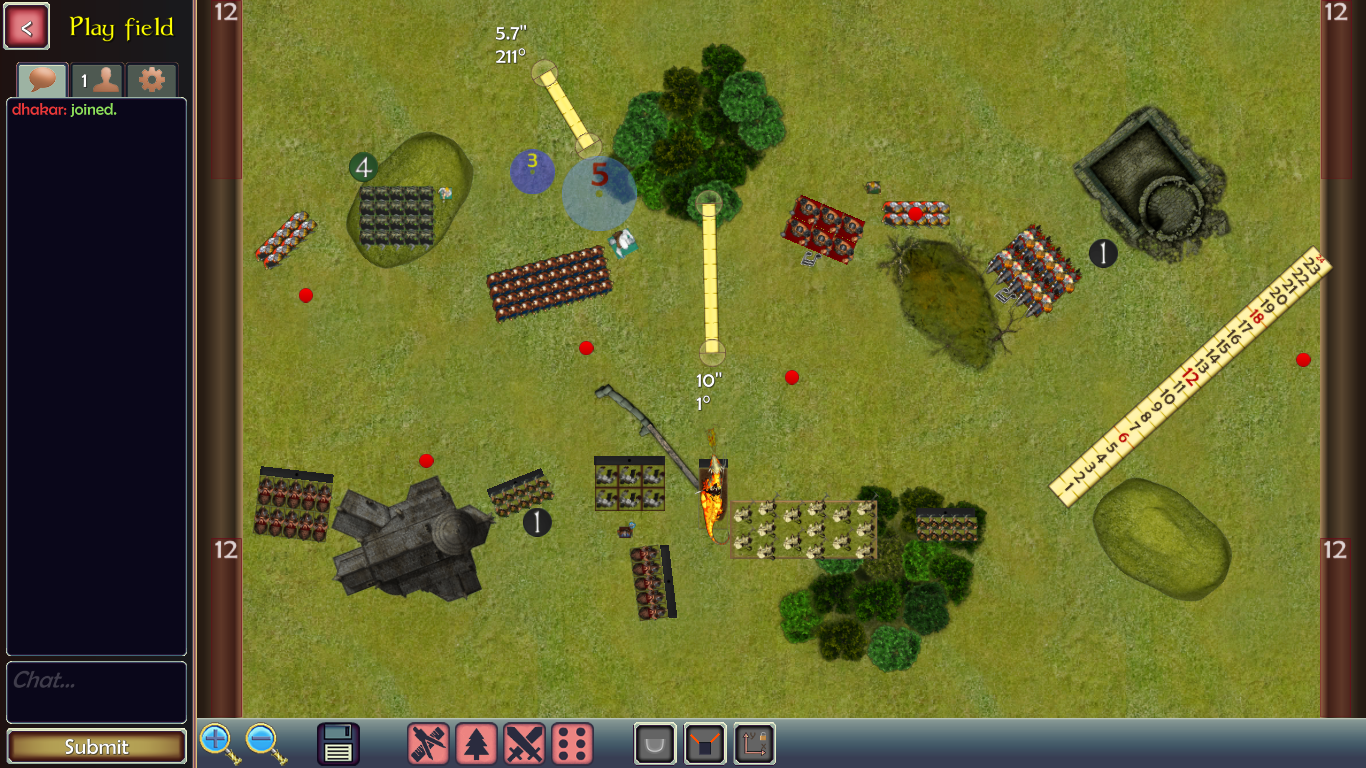Select the pine tree terrain tool
This screenshot has height=768, width=1366.
[476, 744]
